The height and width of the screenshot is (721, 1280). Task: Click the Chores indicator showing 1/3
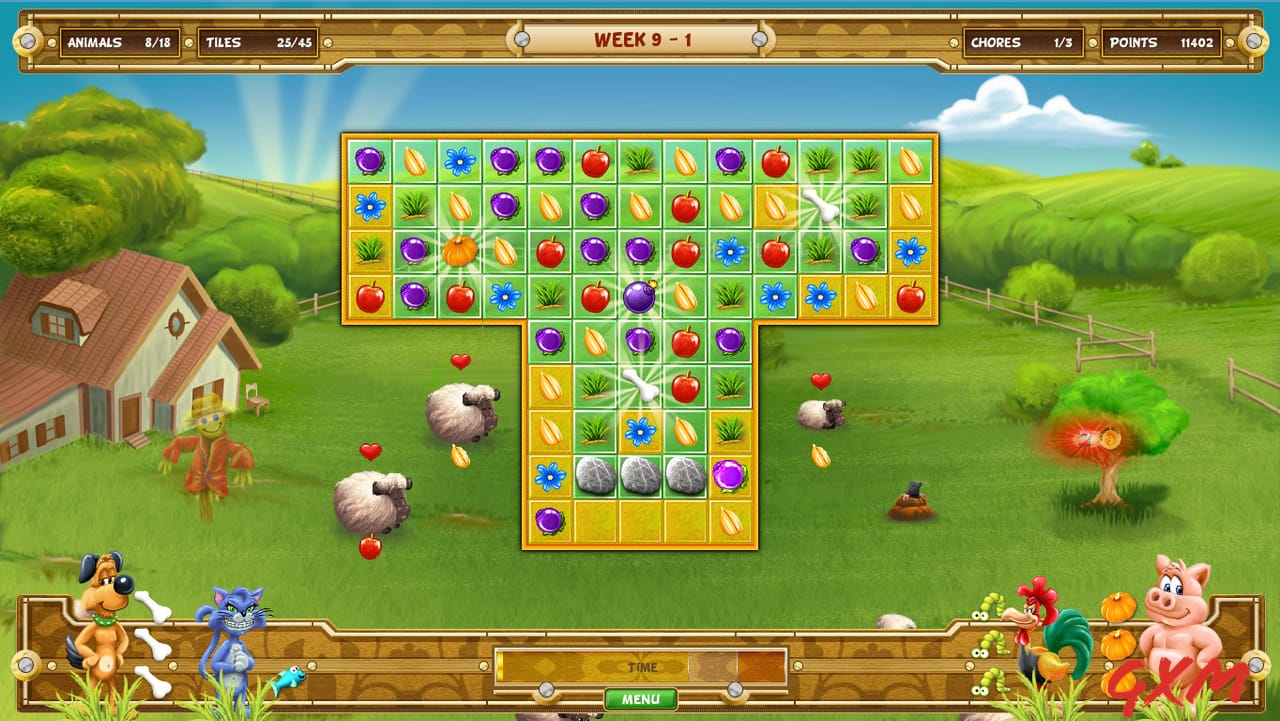(1022, 42)
